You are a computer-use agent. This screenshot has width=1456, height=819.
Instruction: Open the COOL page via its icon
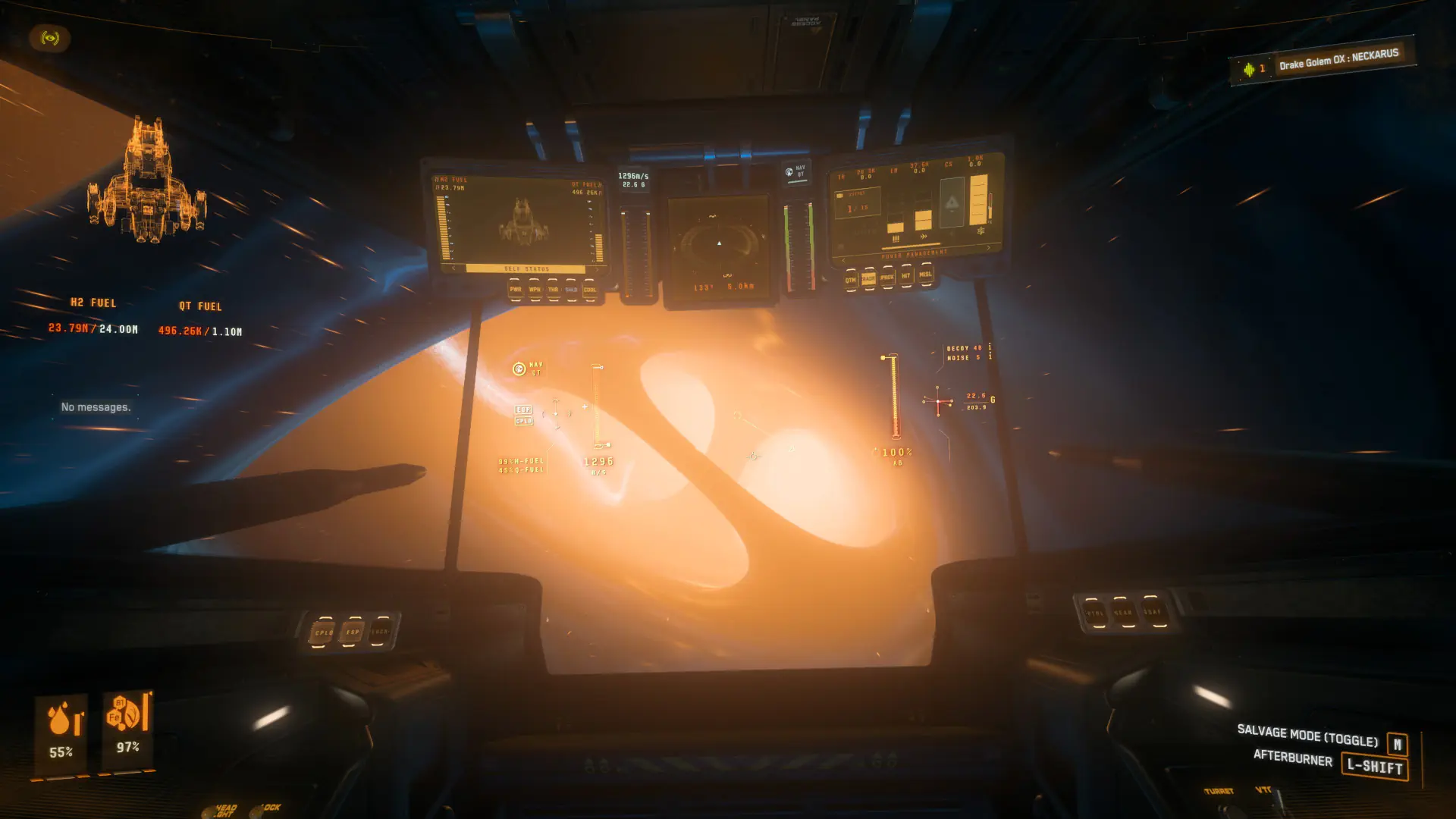pyautogui.click(x=590, y=290)
